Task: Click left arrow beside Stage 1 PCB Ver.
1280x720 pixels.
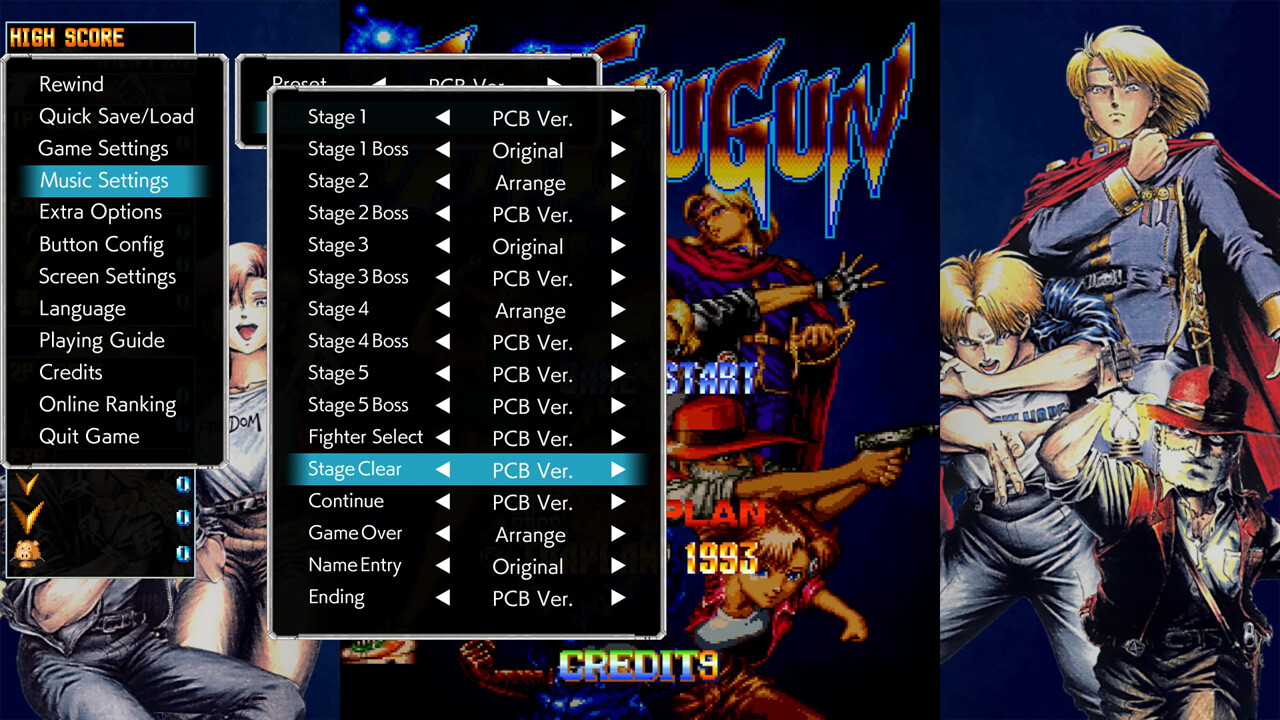Action: click(441, 117)
